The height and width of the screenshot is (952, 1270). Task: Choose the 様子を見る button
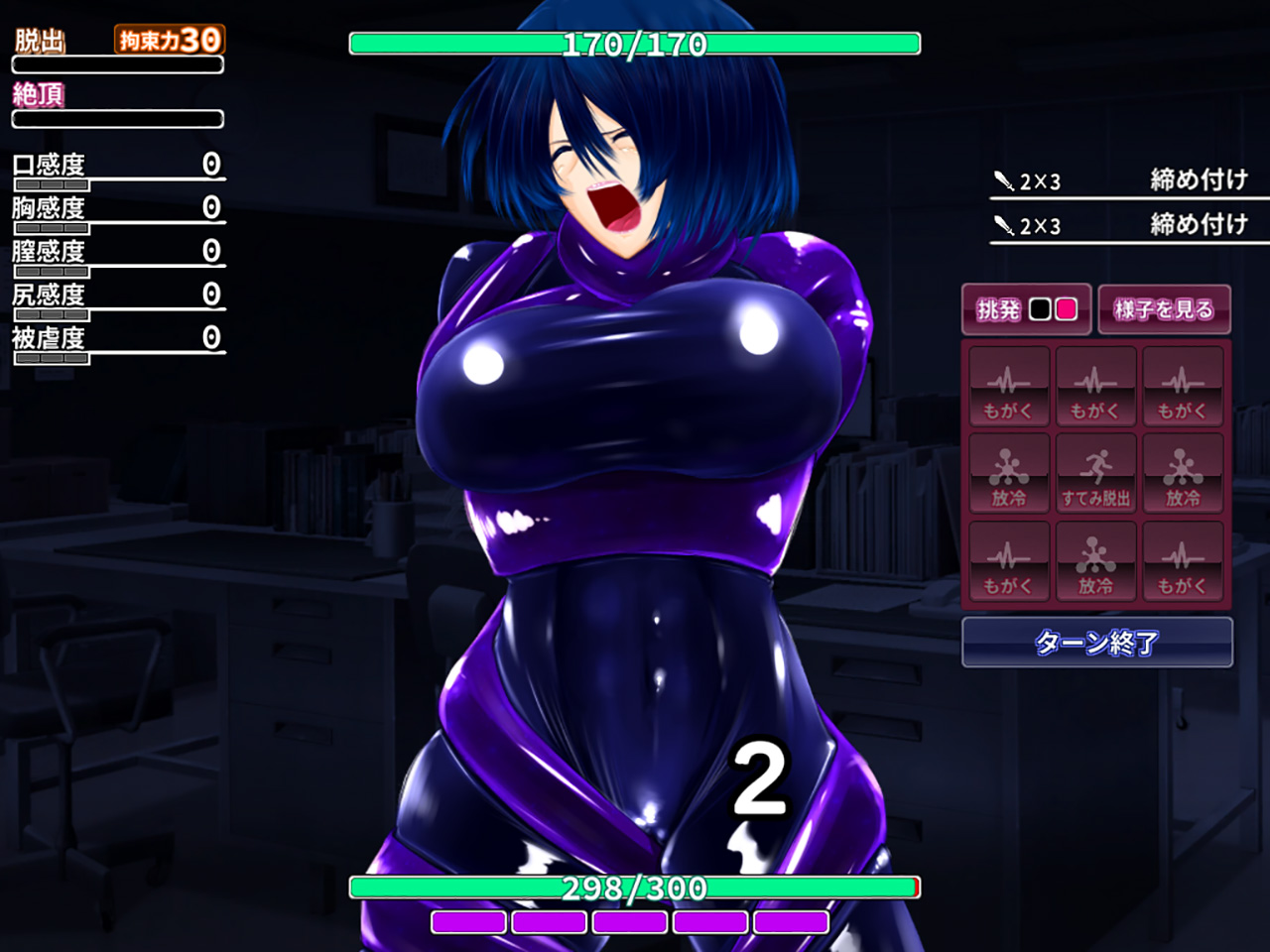[1164, 309]
